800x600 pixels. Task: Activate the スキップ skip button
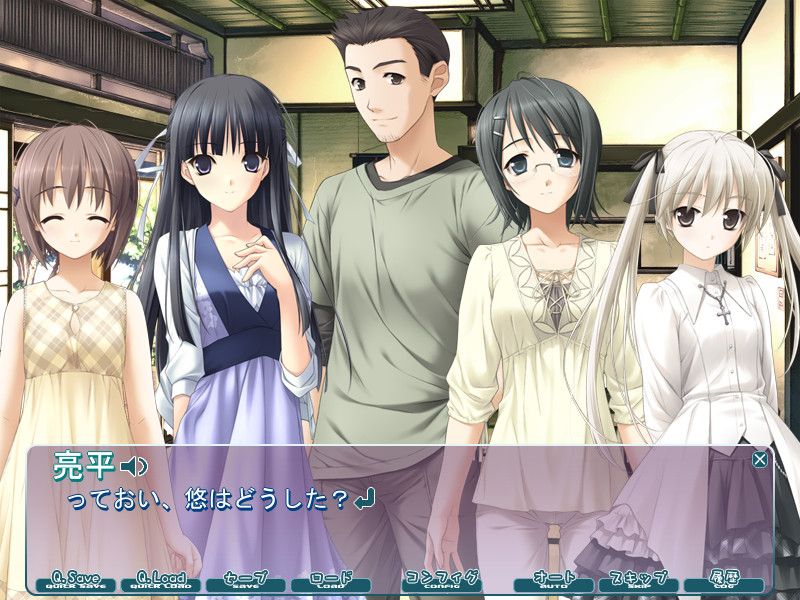[638, 581]
